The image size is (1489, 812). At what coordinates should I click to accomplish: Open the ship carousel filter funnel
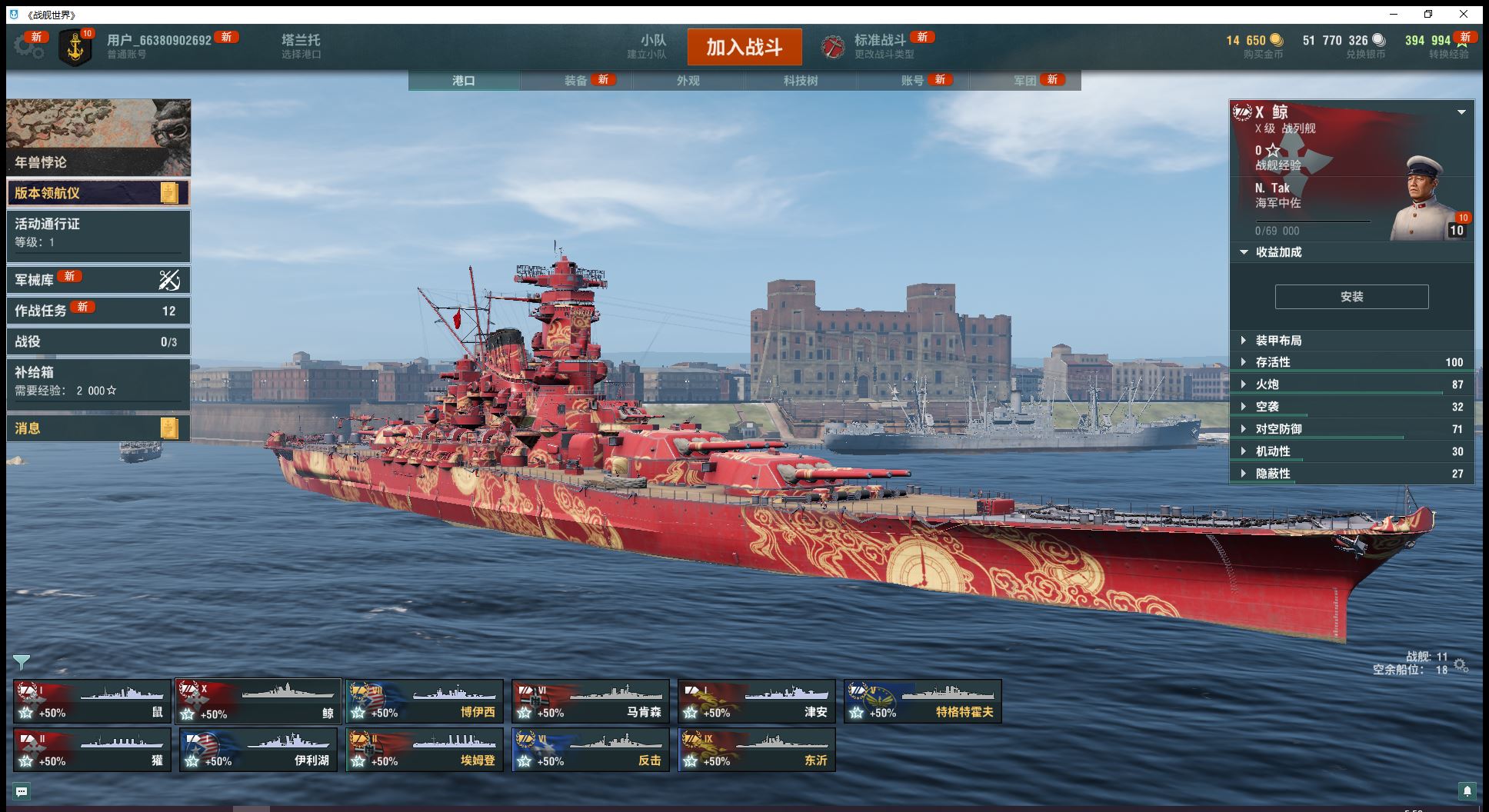coord(22,661)
